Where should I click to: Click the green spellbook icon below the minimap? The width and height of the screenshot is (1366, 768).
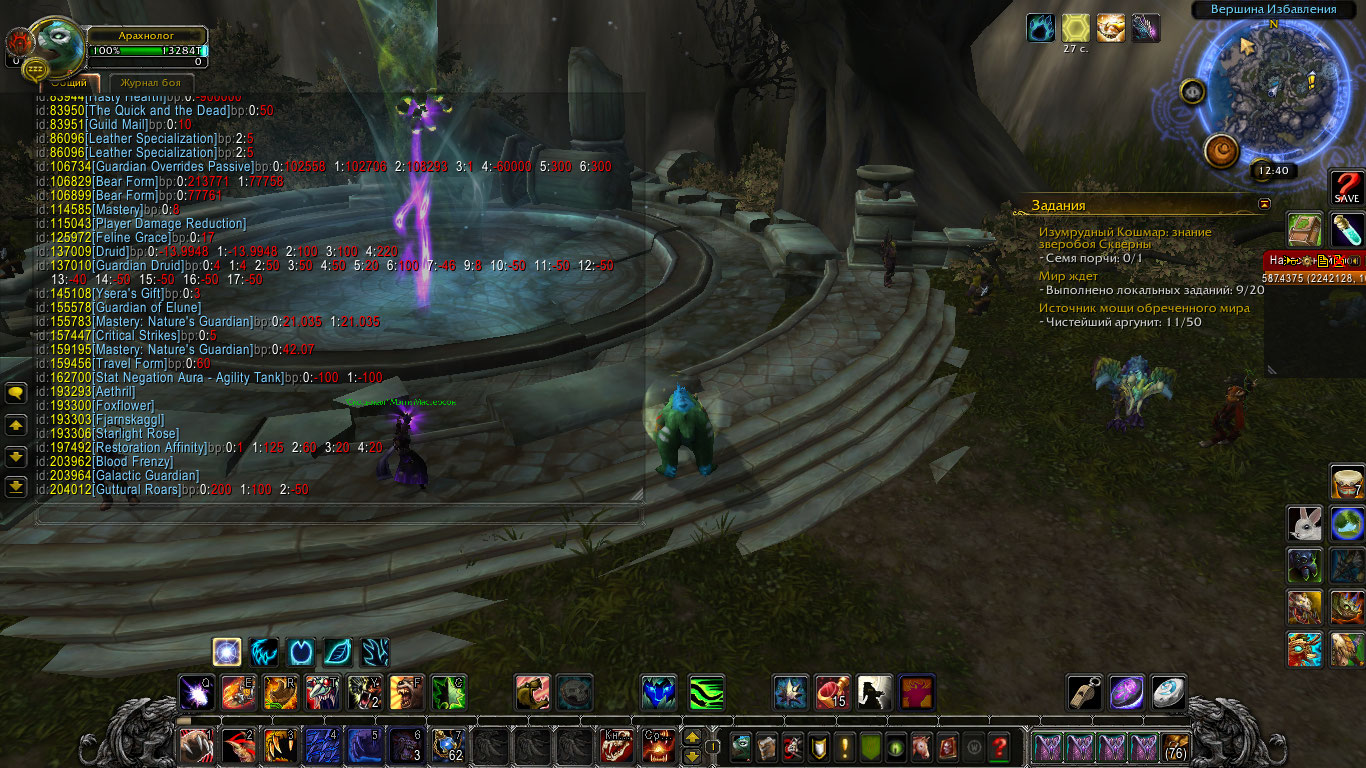(1303, 229)
